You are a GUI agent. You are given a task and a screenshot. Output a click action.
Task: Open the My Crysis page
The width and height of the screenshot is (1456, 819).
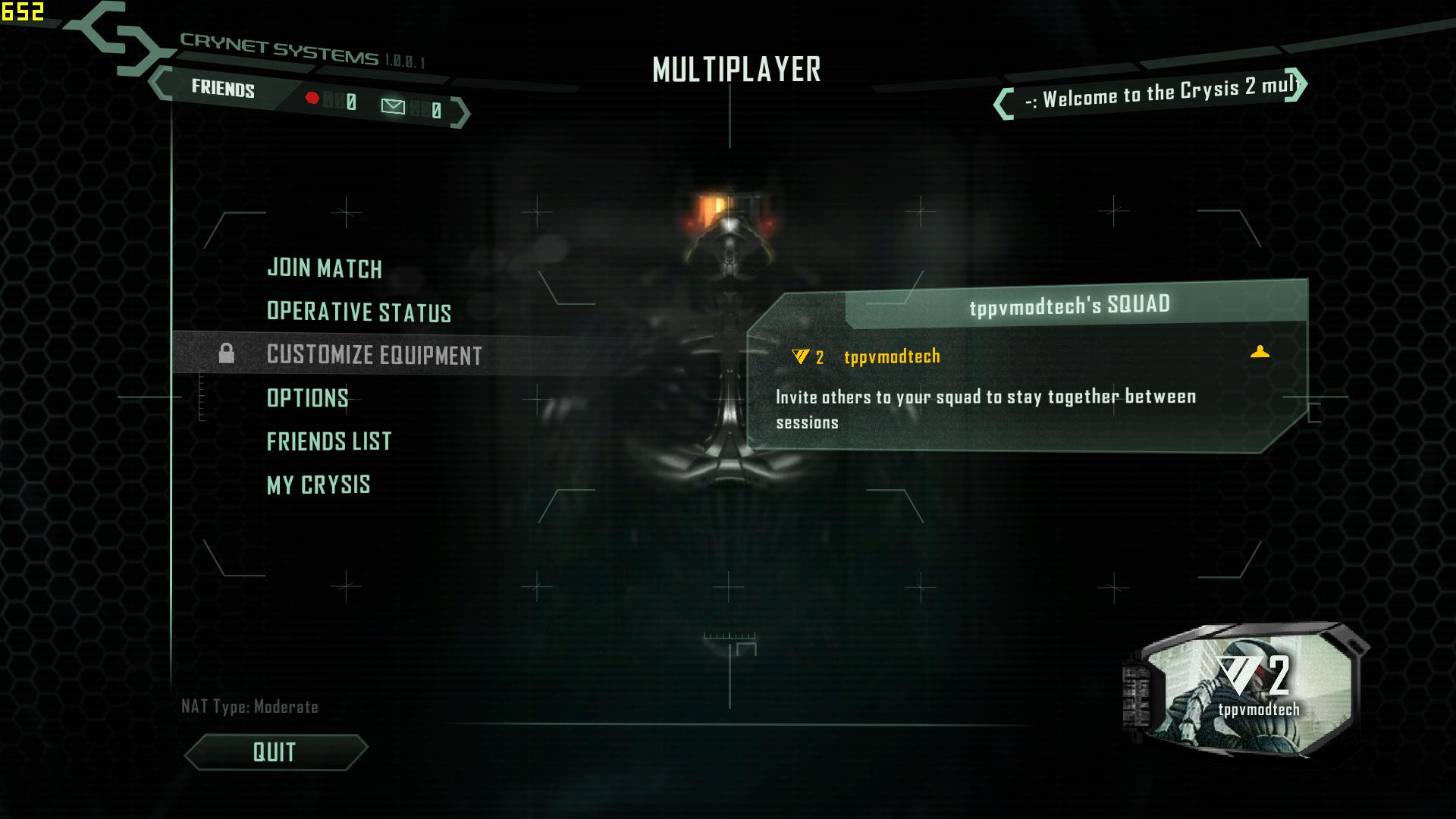pos(318,485)
